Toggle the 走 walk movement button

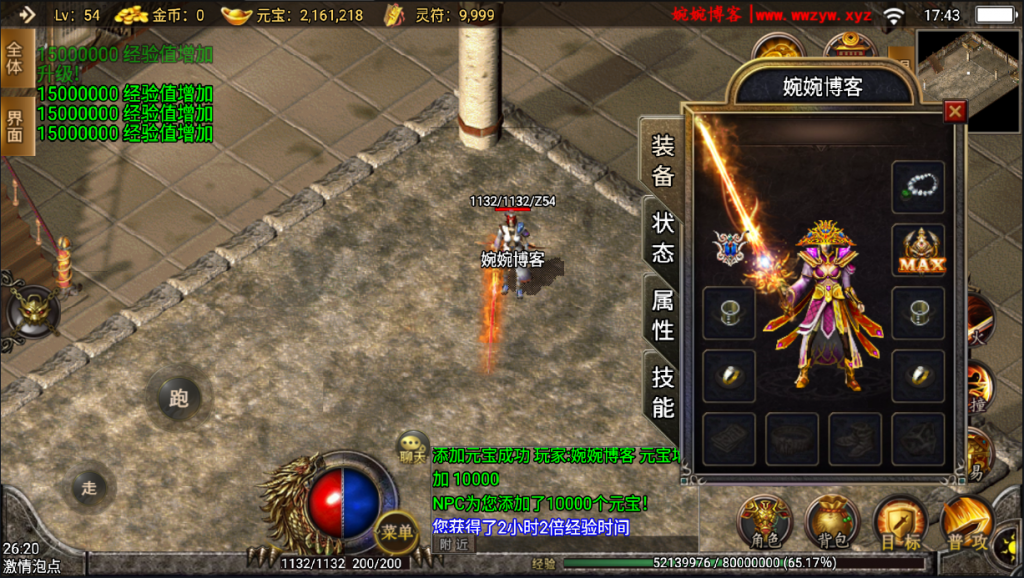click(89, 488)
